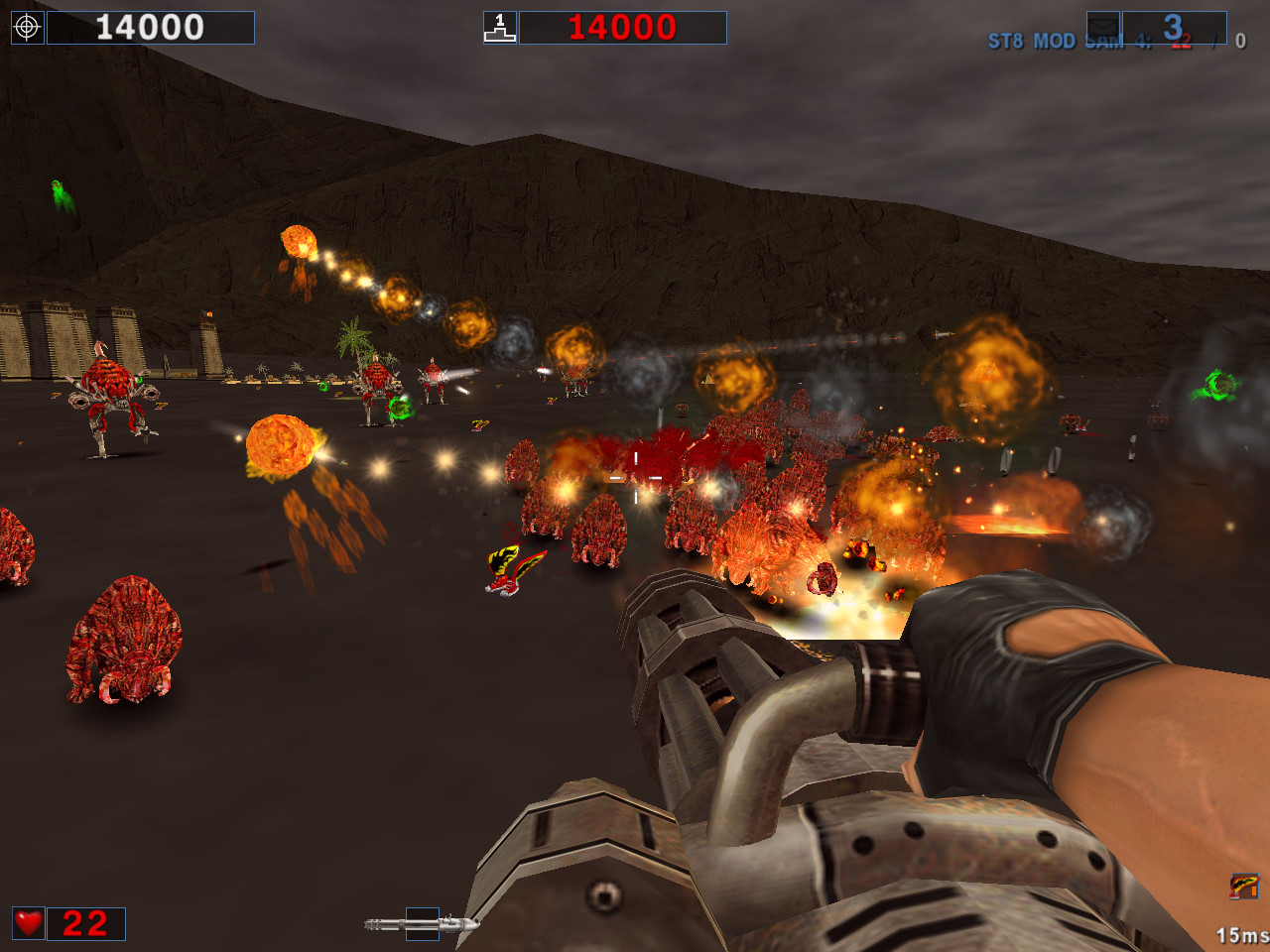Select the flame ammo icon

(x=1243, y=886)
